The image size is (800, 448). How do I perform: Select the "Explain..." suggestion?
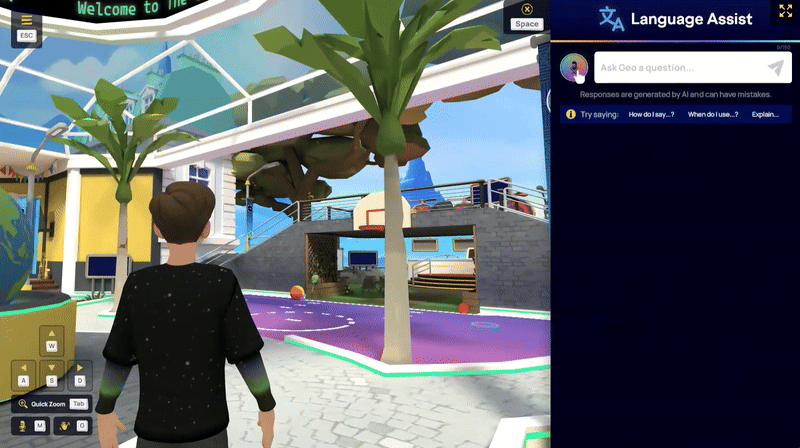(x=765, y=114)
